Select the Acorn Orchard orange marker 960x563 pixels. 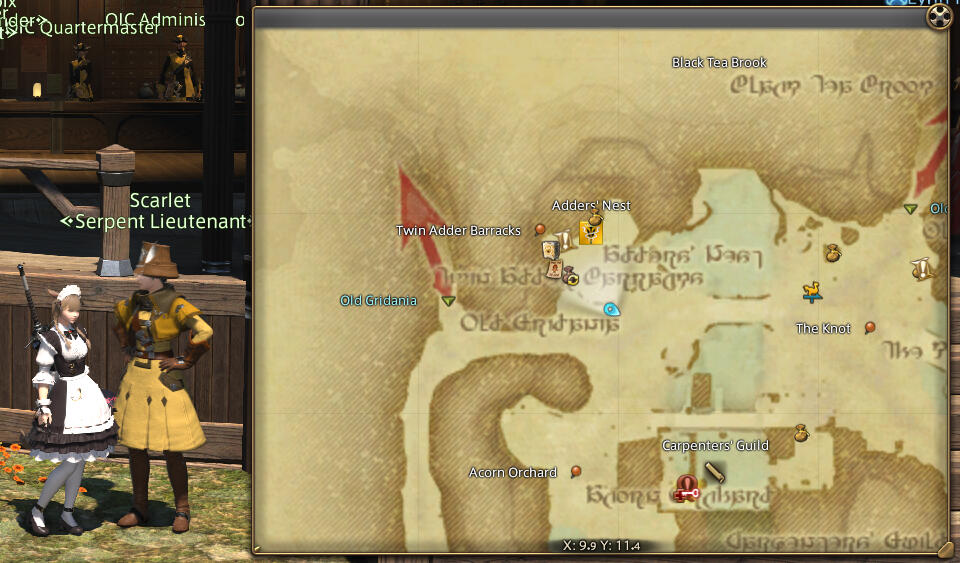pyautogui.click(x=576, y=471)
